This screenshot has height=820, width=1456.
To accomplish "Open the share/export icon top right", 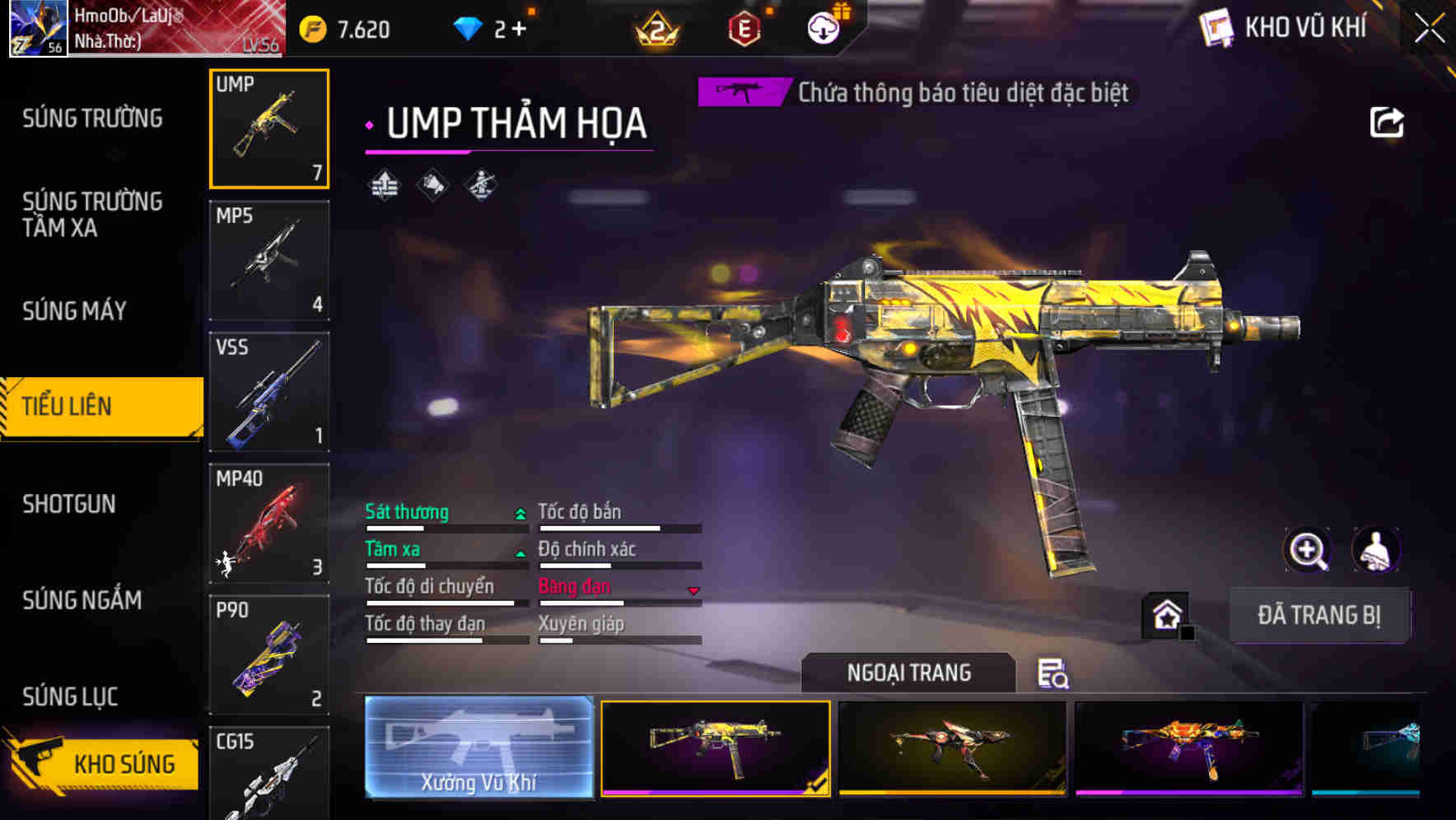I will tap(1387, 122).
